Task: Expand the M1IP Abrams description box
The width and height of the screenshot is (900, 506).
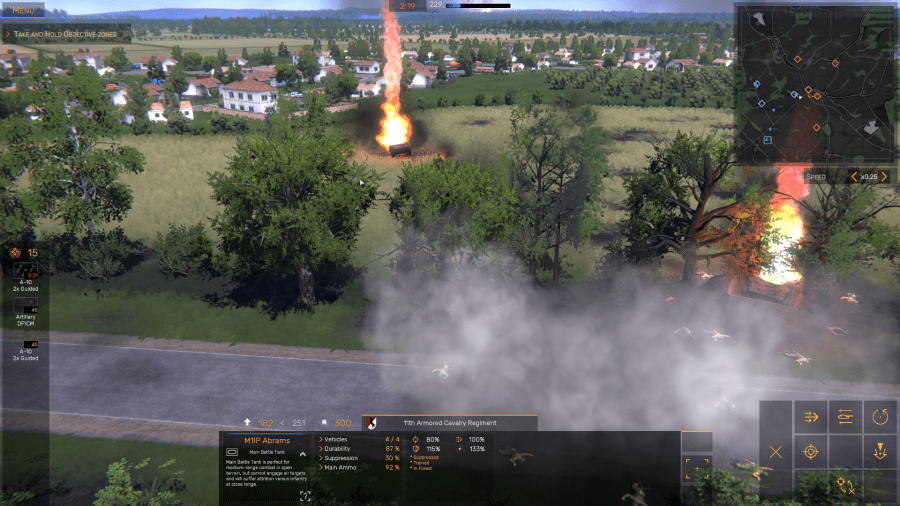Action: tap(305, 495)
